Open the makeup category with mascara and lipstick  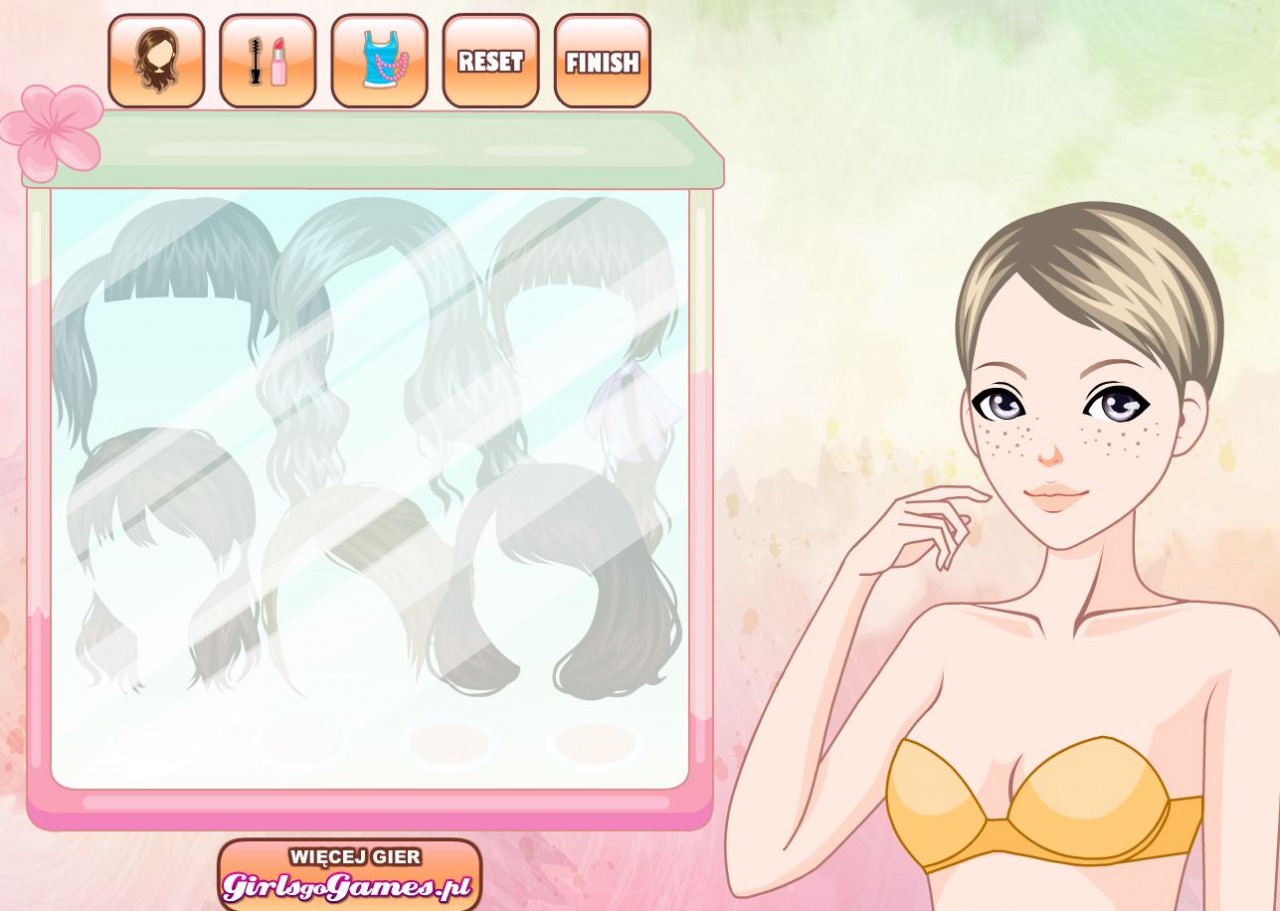click(x=268, y=61)
